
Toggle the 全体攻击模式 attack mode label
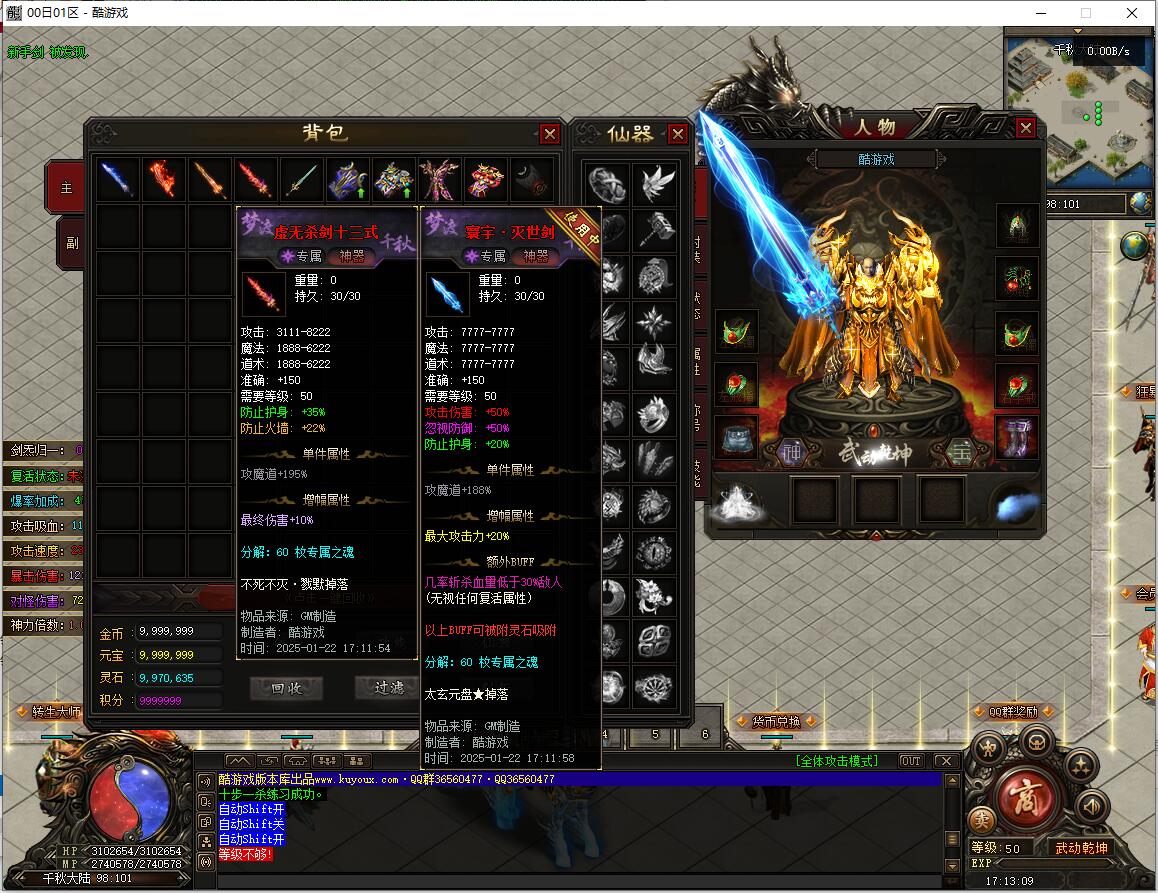tap(836, 761)
